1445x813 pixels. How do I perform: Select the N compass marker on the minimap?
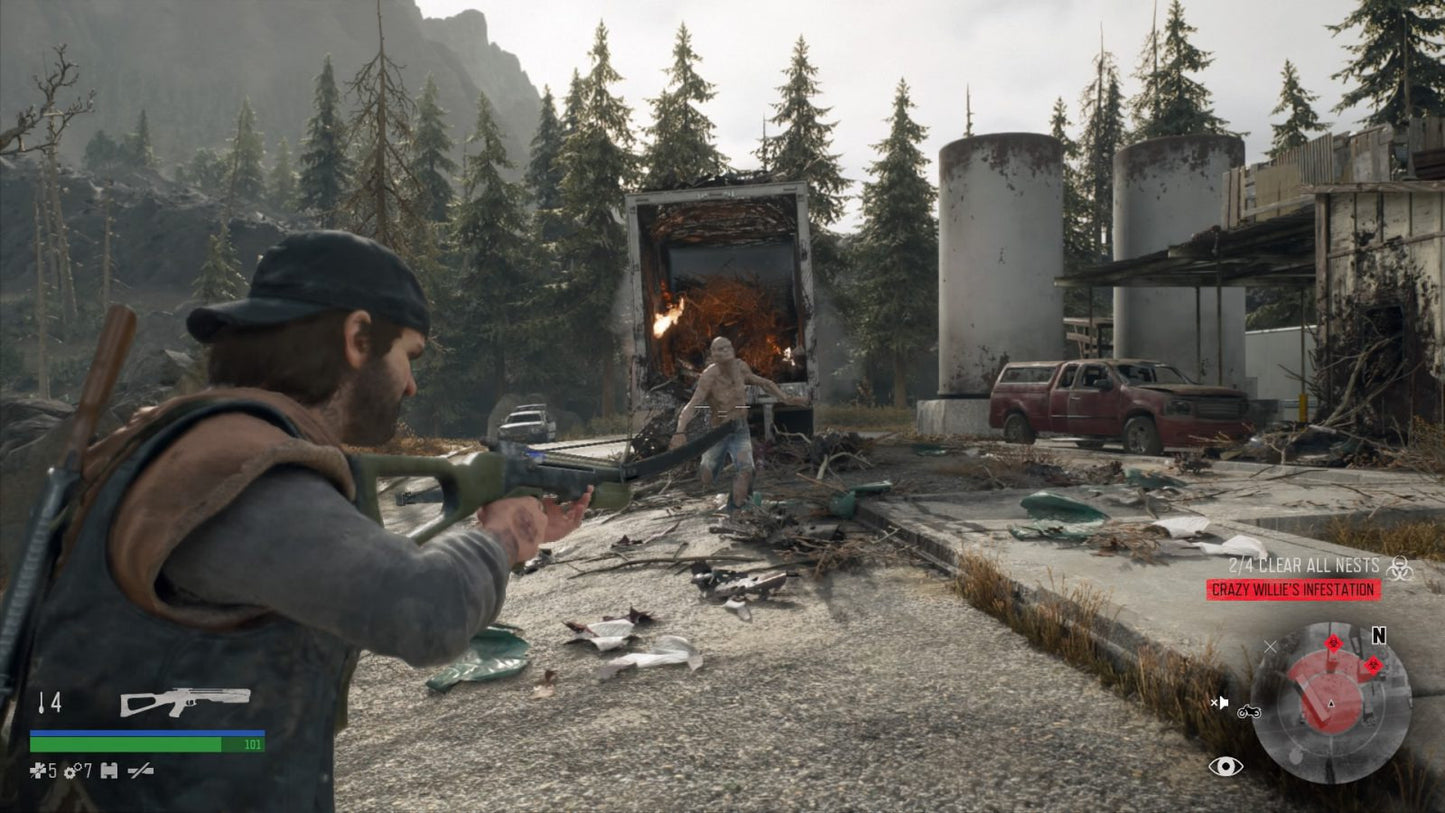(1379, 636)
